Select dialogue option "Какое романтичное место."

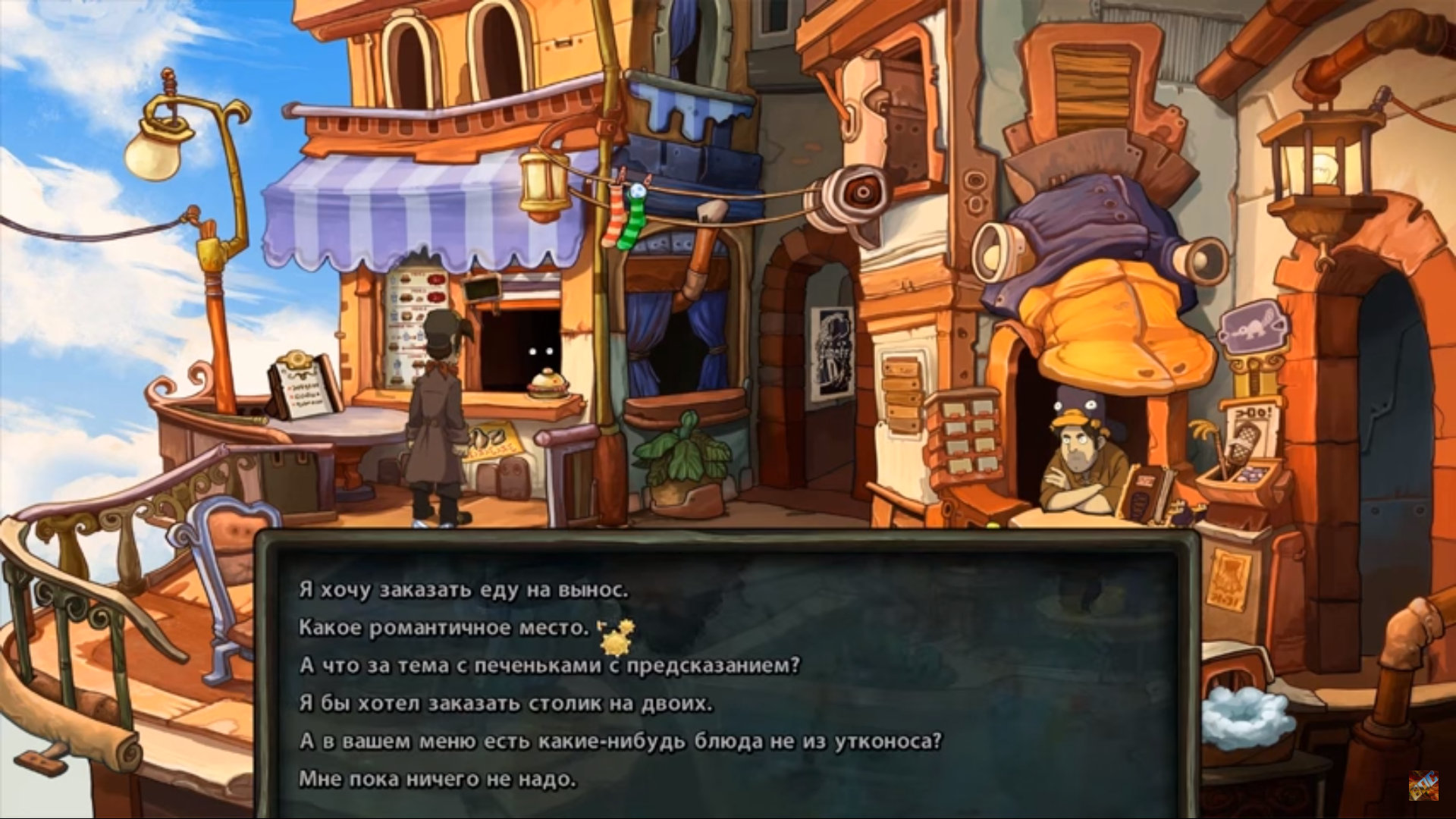443,628
